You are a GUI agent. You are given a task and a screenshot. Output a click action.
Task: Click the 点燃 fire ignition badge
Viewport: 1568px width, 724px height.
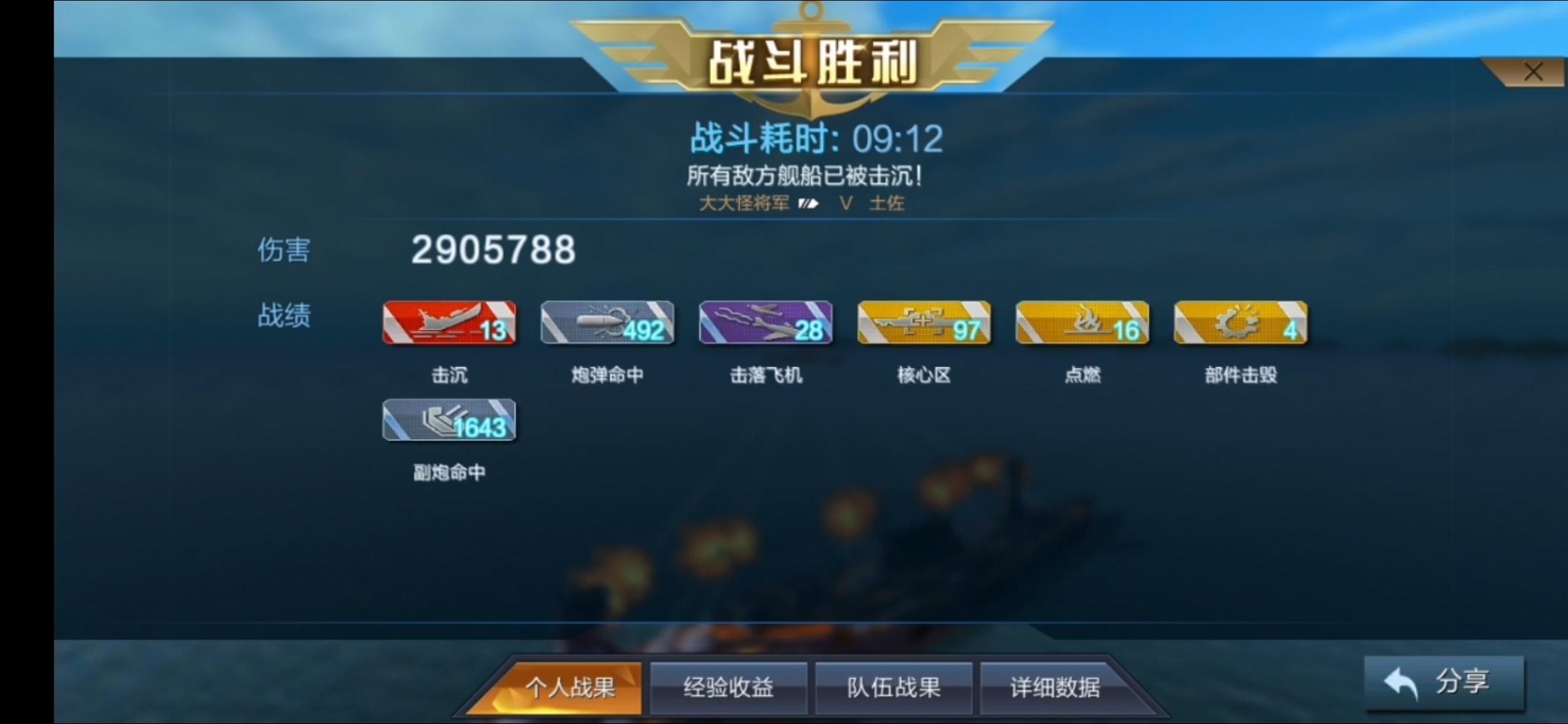click(1082, 323)
